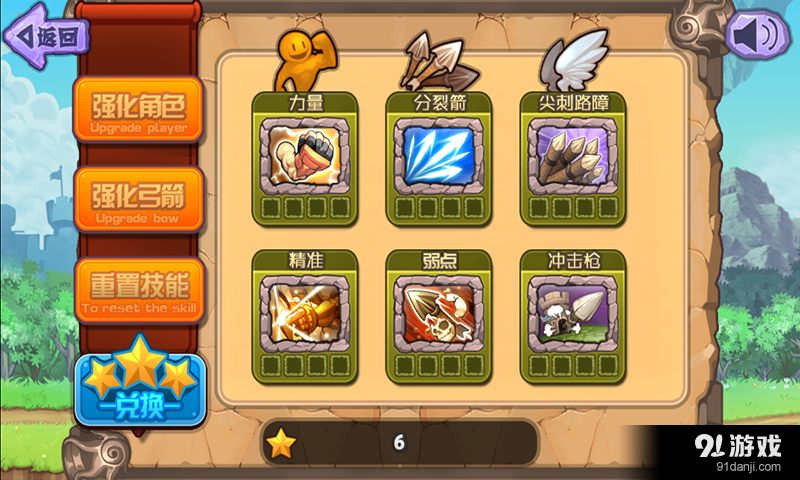Pick the 弱点 weak point skill
800x480 pixels.
coord(439,308)
